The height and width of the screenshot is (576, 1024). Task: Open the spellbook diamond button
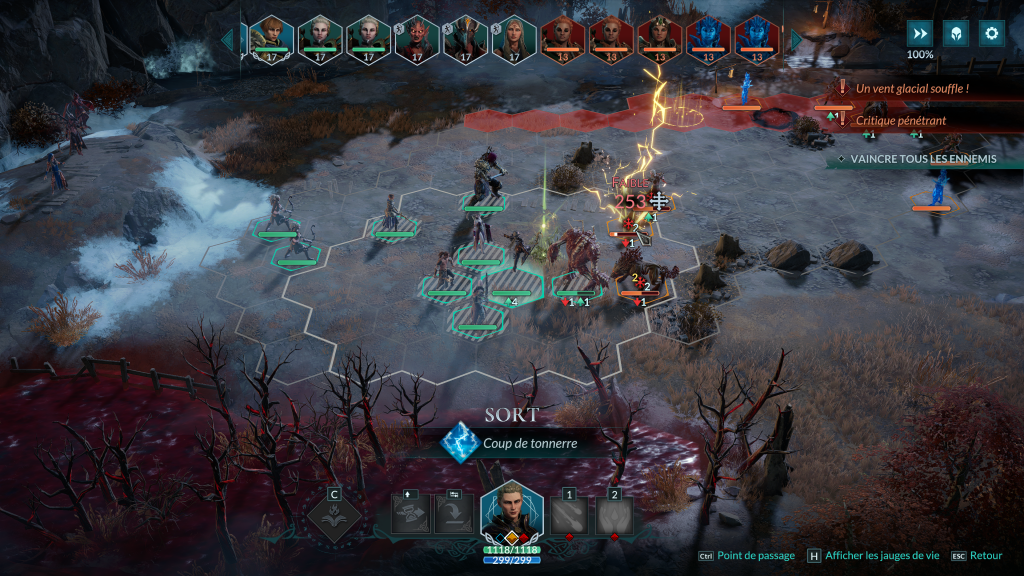point(333,515)
